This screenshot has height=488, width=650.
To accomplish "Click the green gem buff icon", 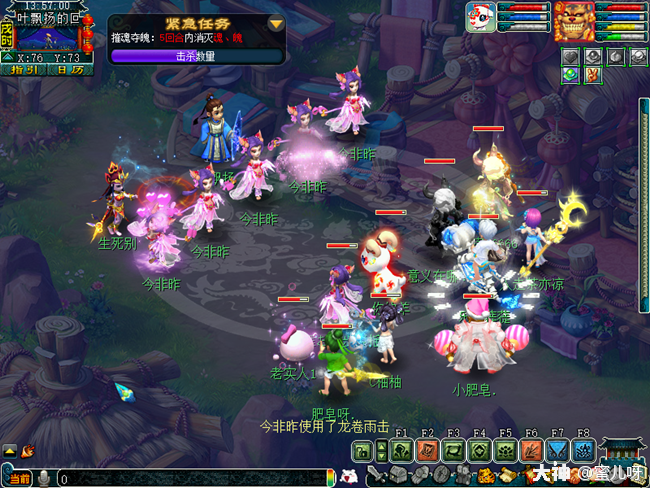I will click(570, 73).
